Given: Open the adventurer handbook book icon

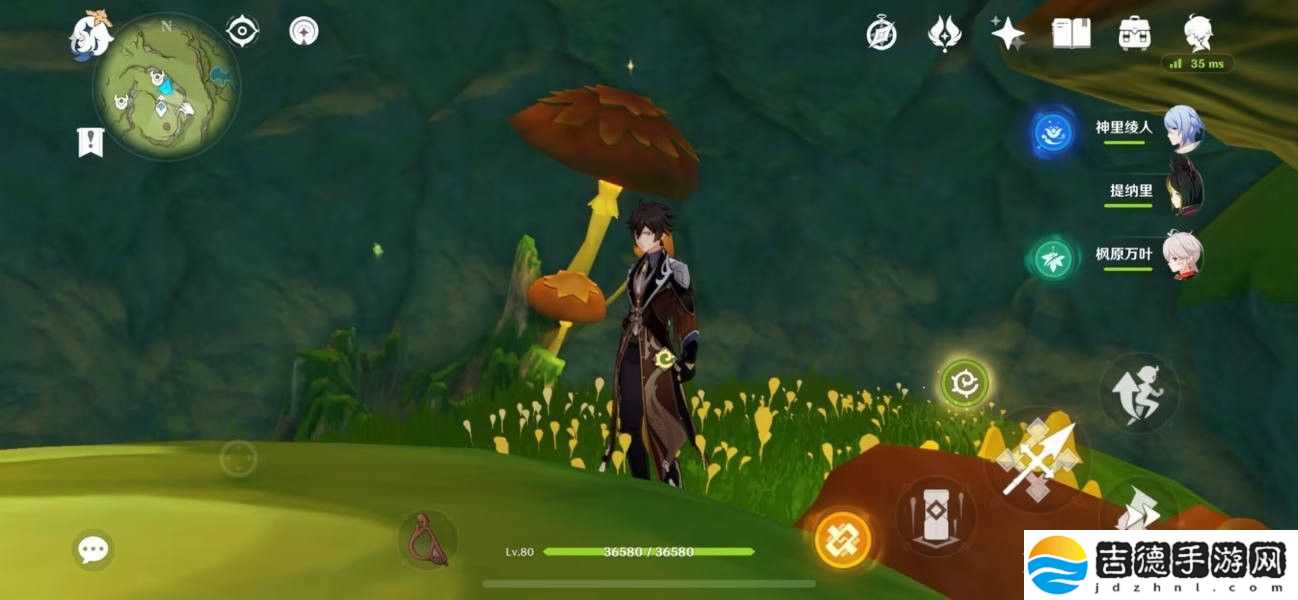Looking at the screenshot, I should 1071,34.
